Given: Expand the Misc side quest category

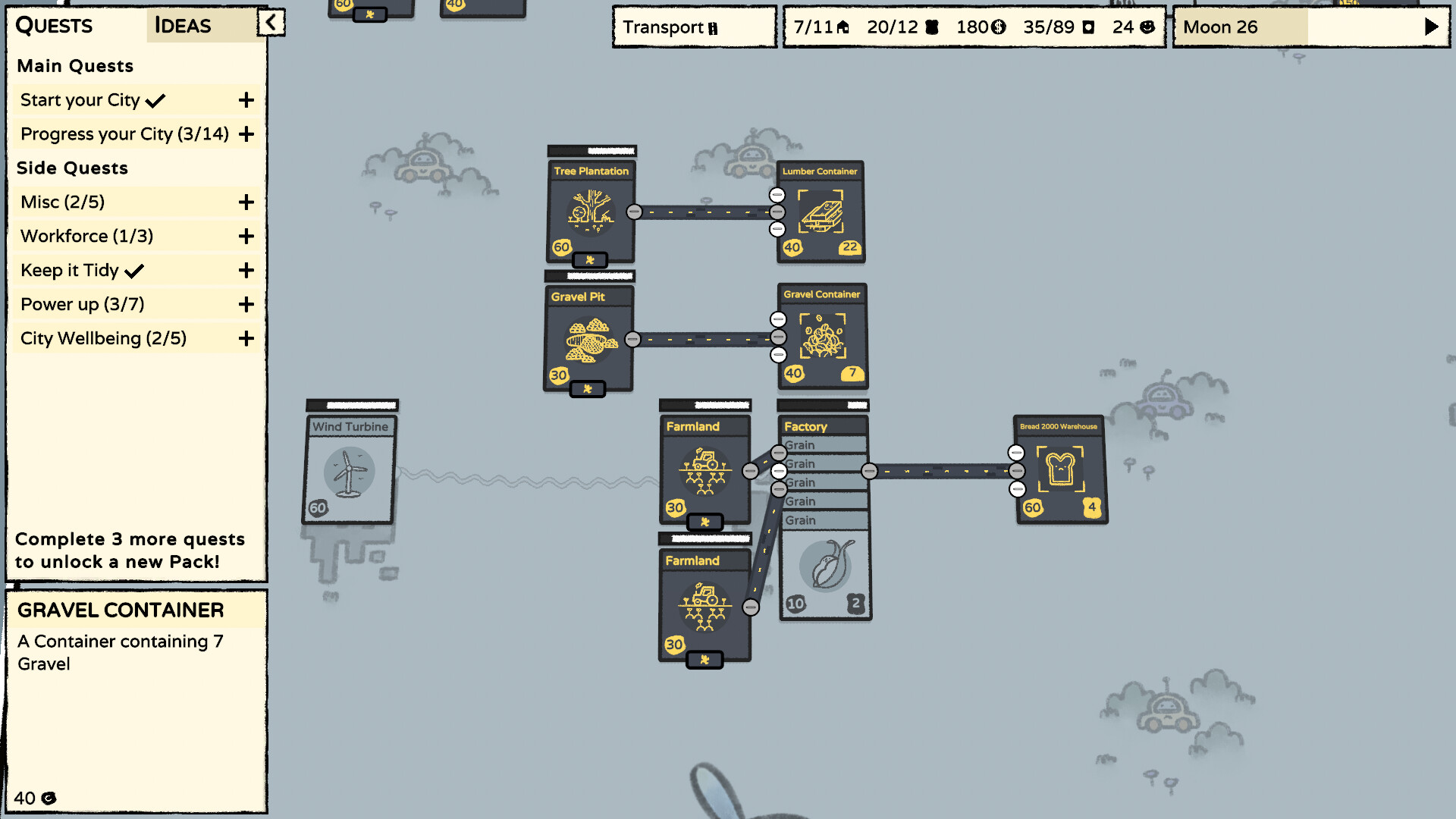Looking at the screenshot, I should [x=246, y=202].
